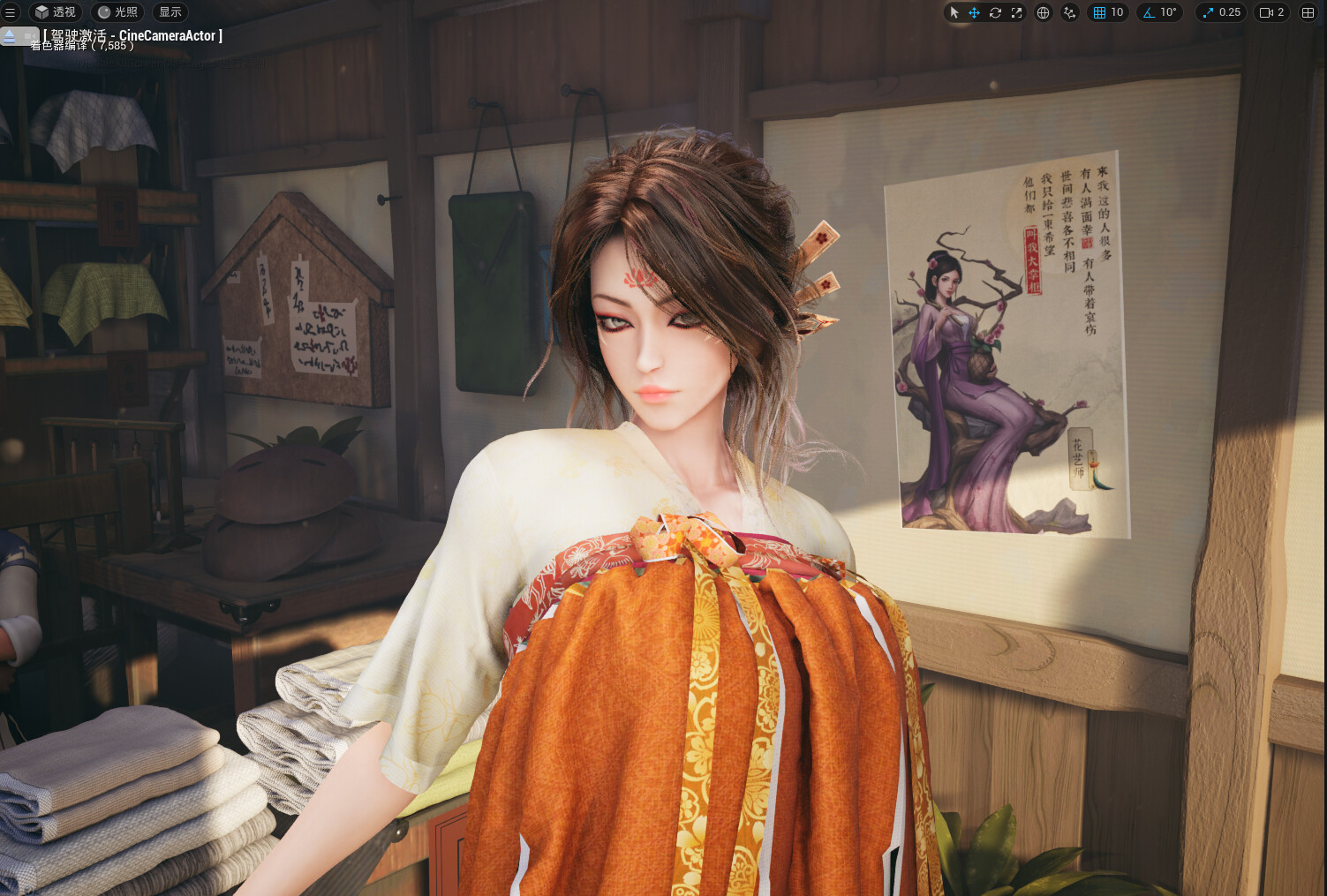The image size is (1327, 896).
Task: Open the grid snap value 10 setting
Action: [1108, 12]
